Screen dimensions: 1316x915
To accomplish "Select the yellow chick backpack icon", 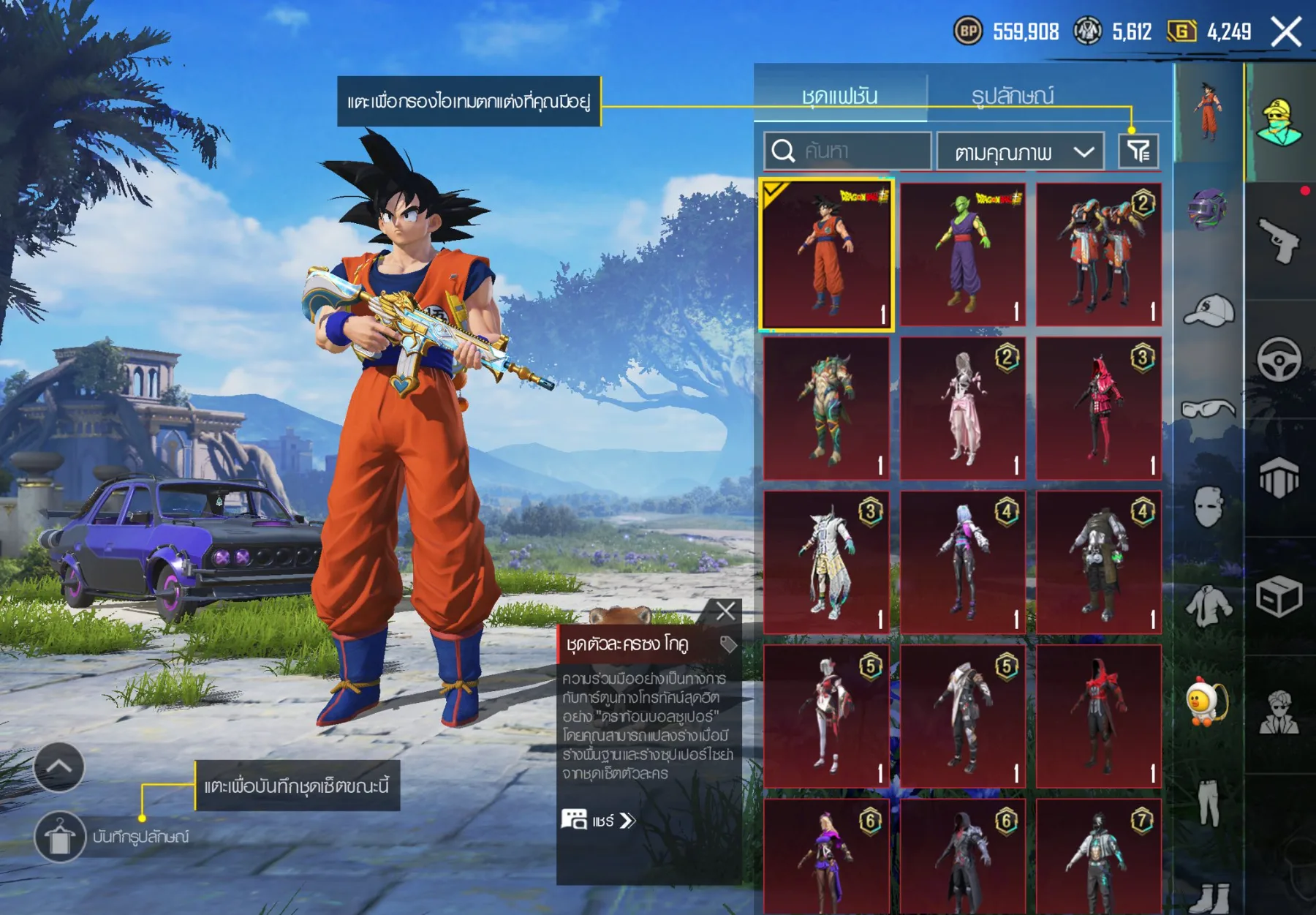I will pos(1206,702).
